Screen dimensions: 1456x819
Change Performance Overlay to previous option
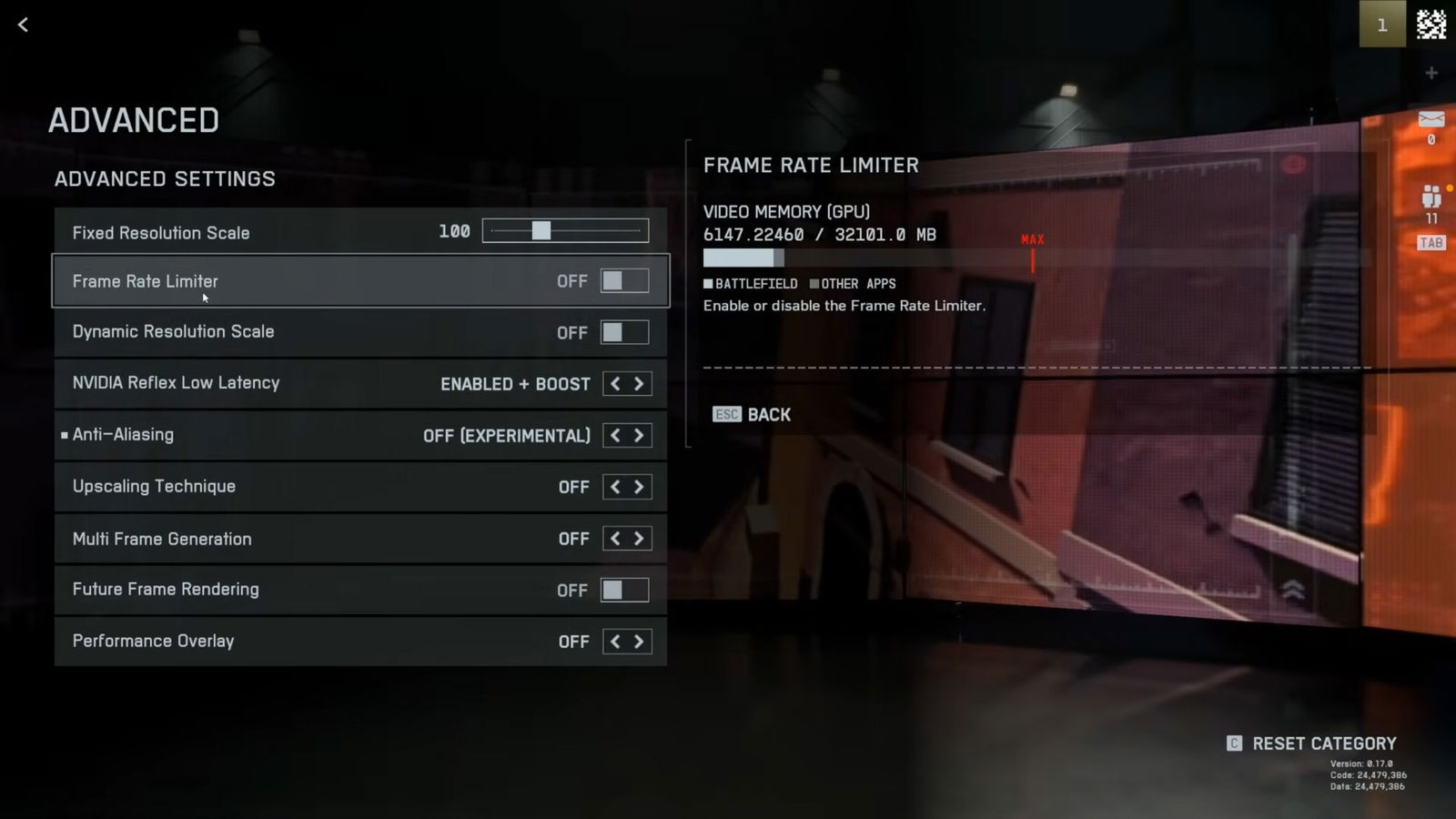615,642
